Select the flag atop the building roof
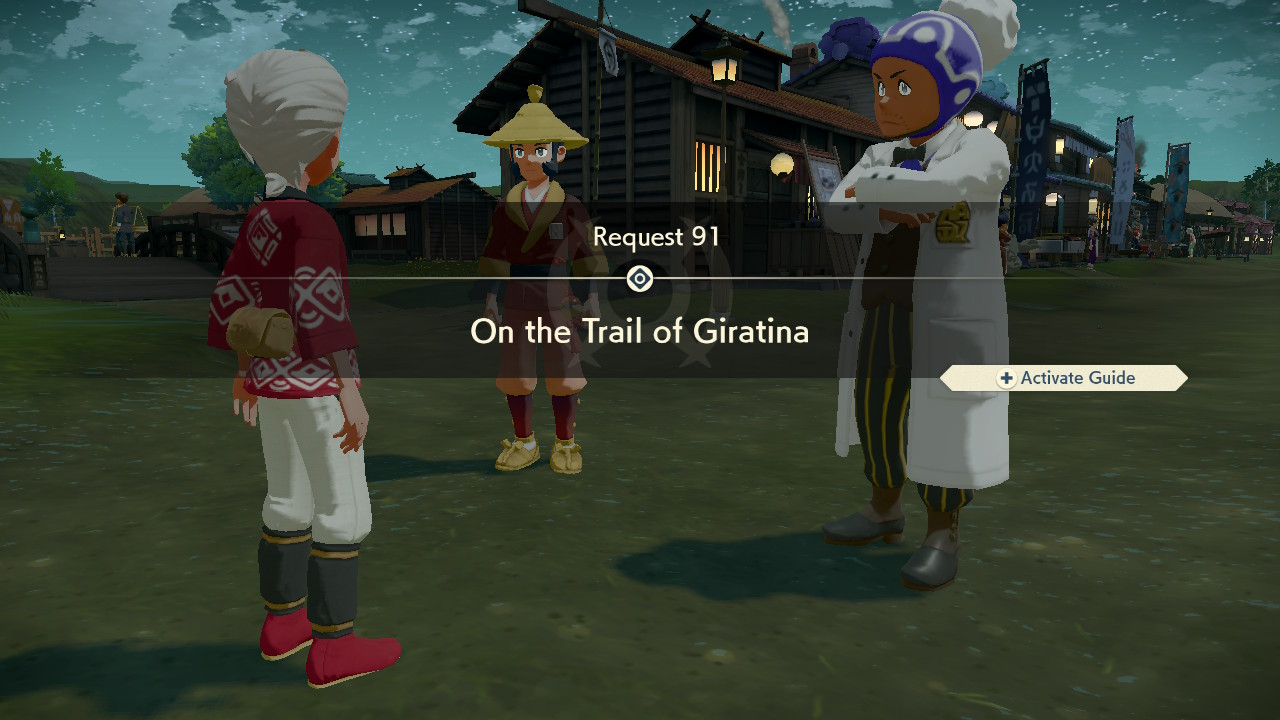This screenshot has height=720, width=1280. (x=608, y=50)
